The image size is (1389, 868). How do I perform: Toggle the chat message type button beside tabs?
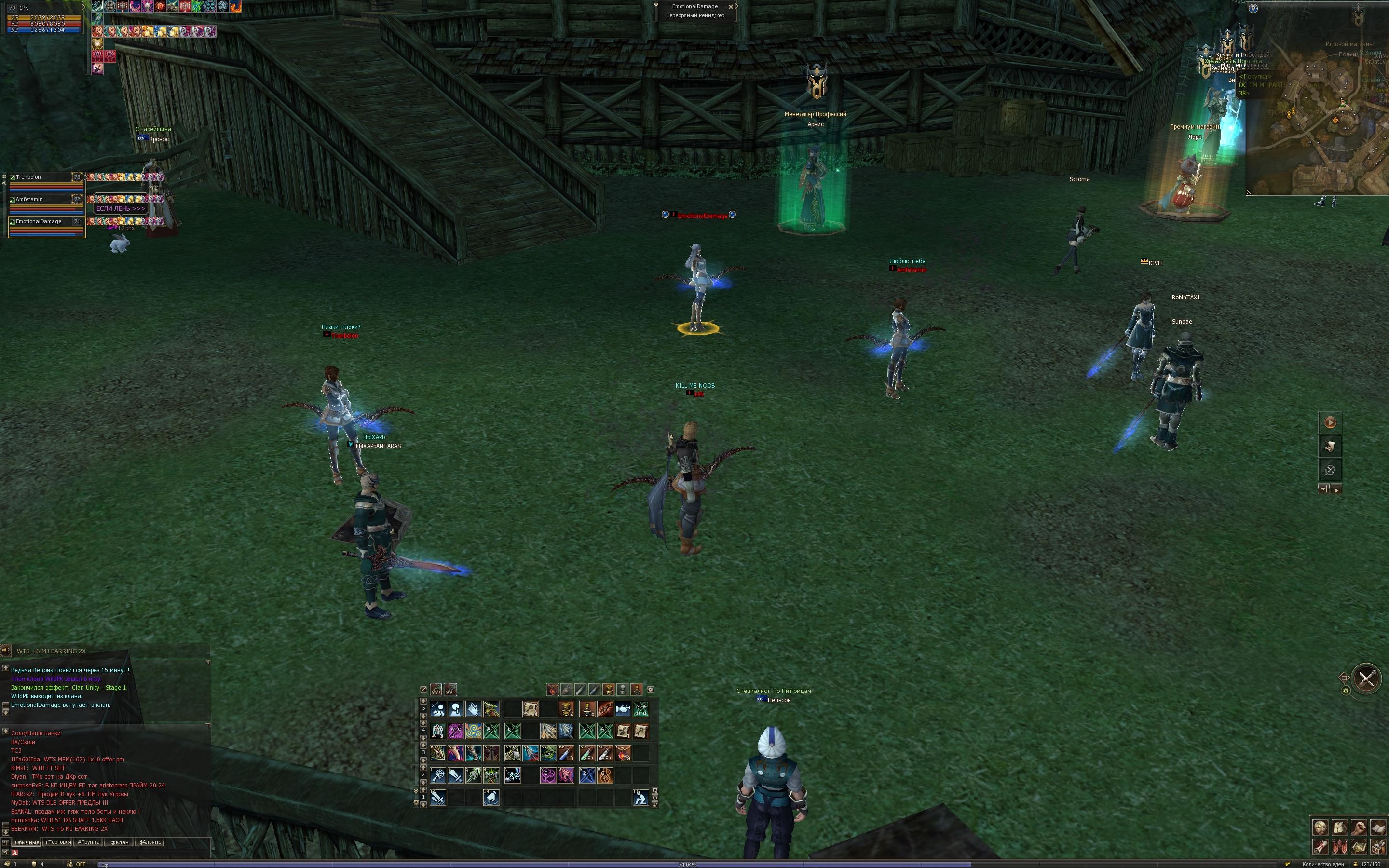[x=6, y=843]
